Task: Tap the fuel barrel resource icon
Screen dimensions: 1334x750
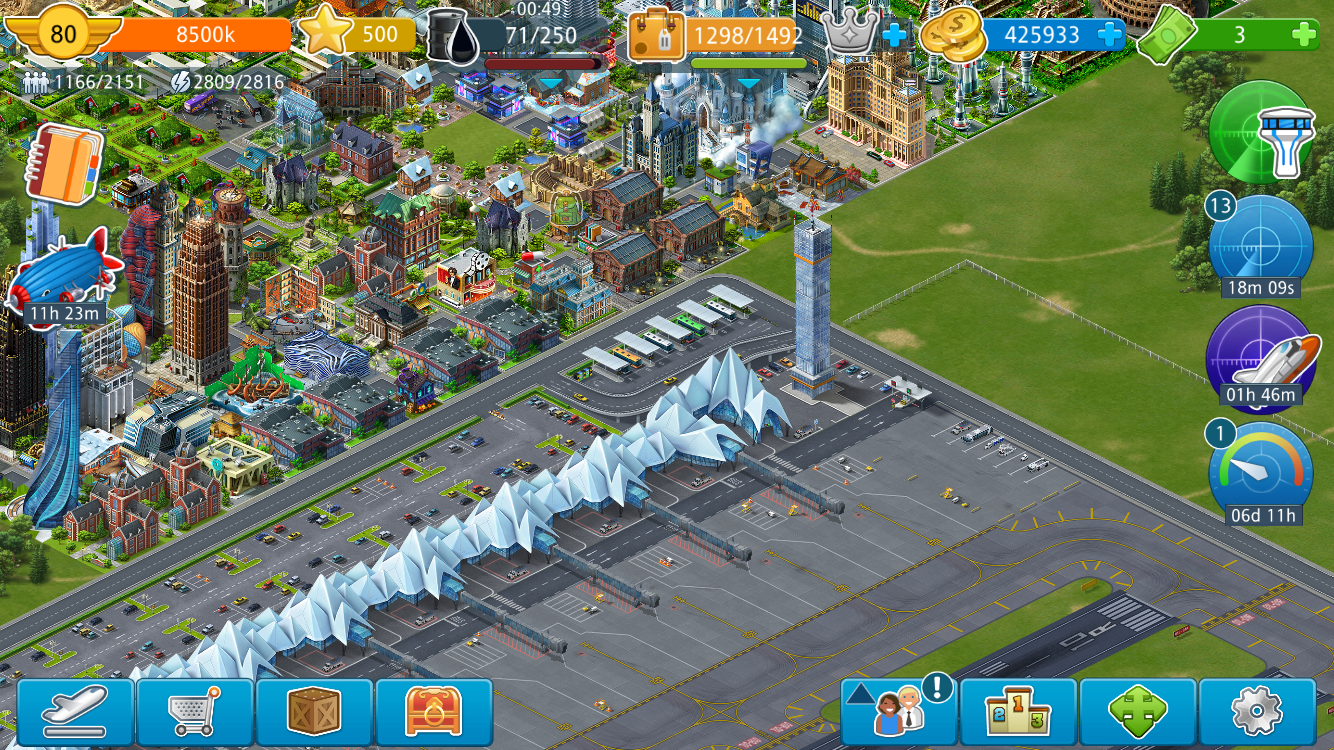Action: pyautogui.click(x=453, y=36)
